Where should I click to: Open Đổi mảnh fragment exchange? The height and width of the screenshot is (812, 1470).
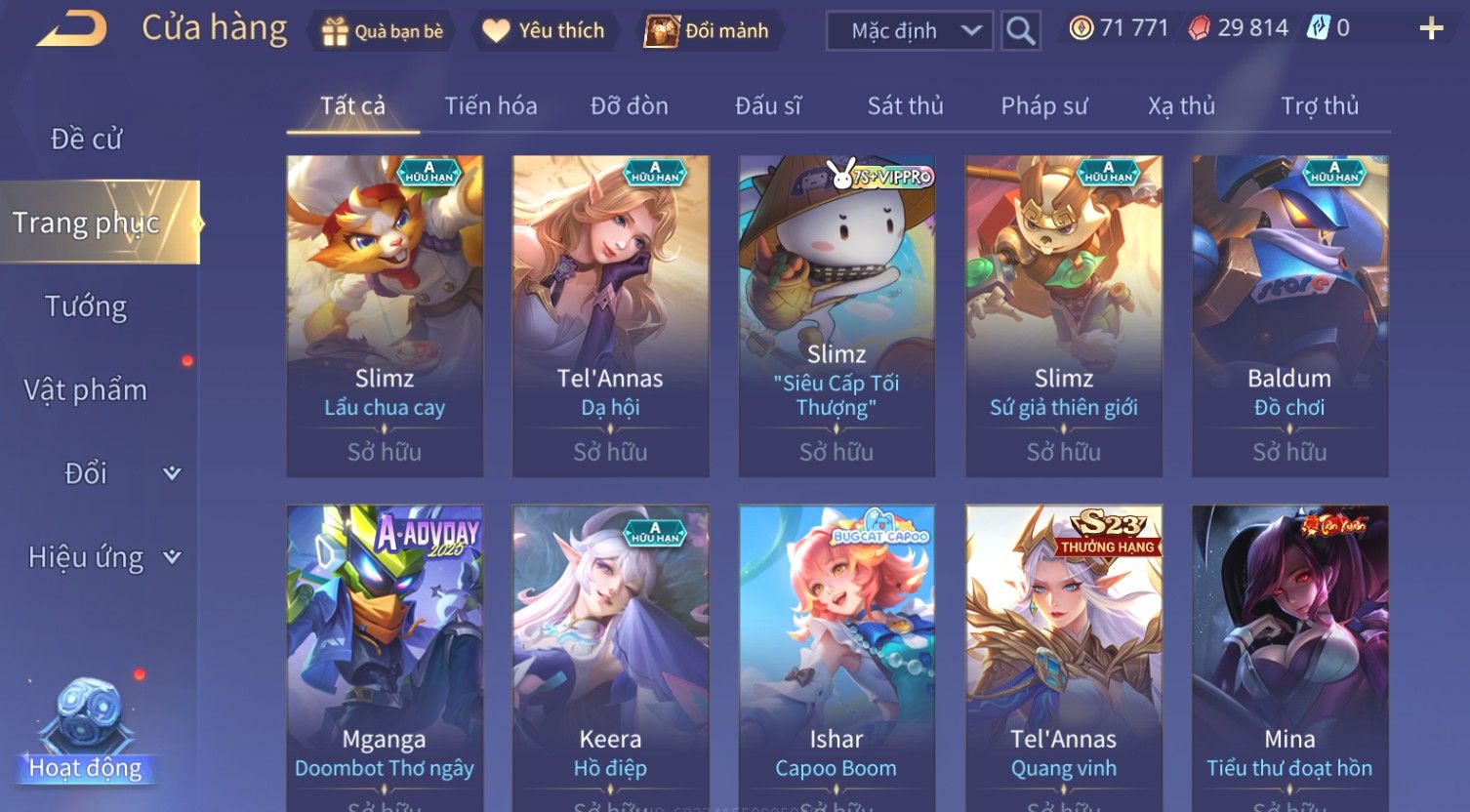[708, 31]
